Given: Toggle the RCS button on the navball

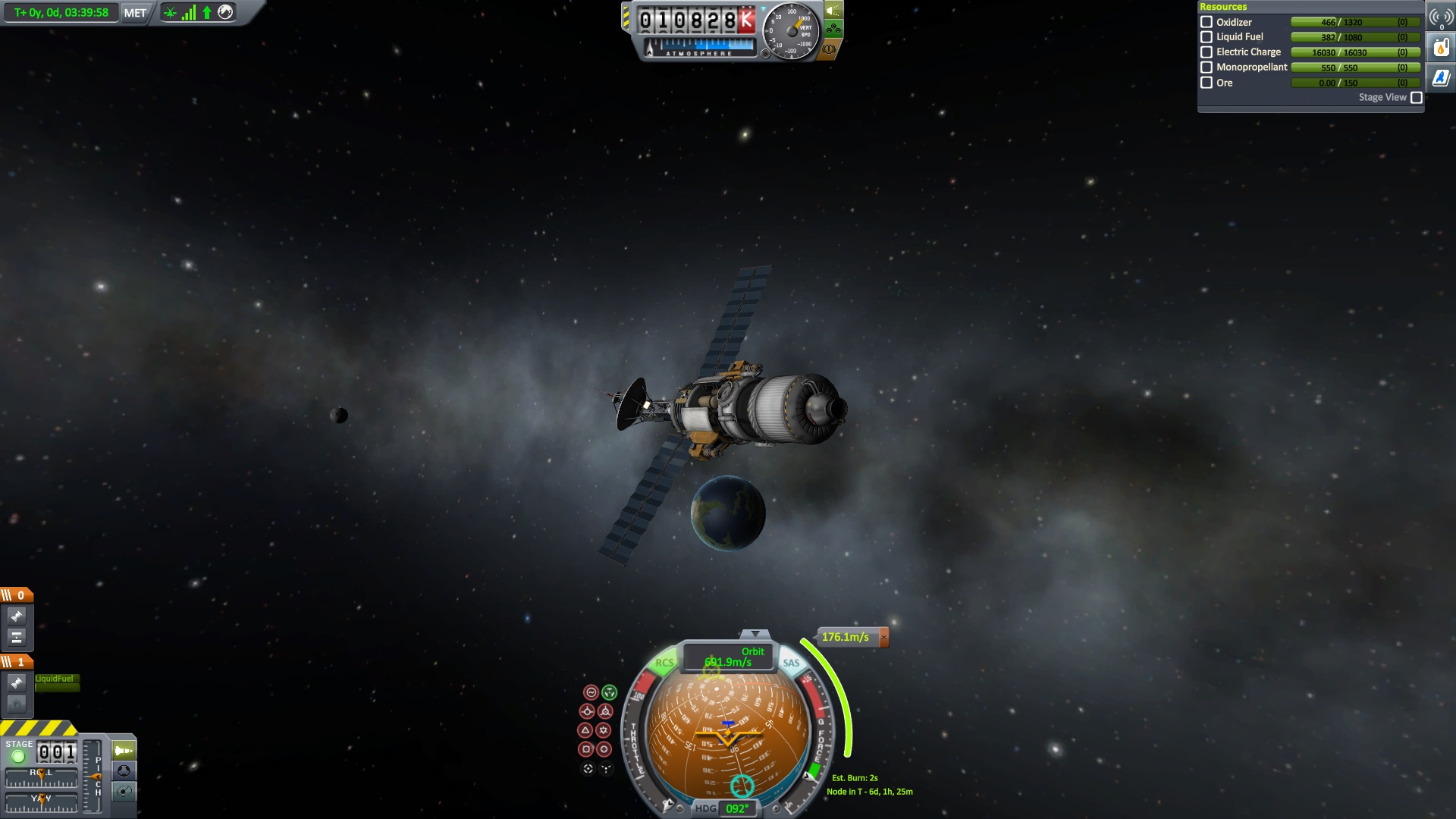Looking at the screenshot, I should (x=664, y=663).
